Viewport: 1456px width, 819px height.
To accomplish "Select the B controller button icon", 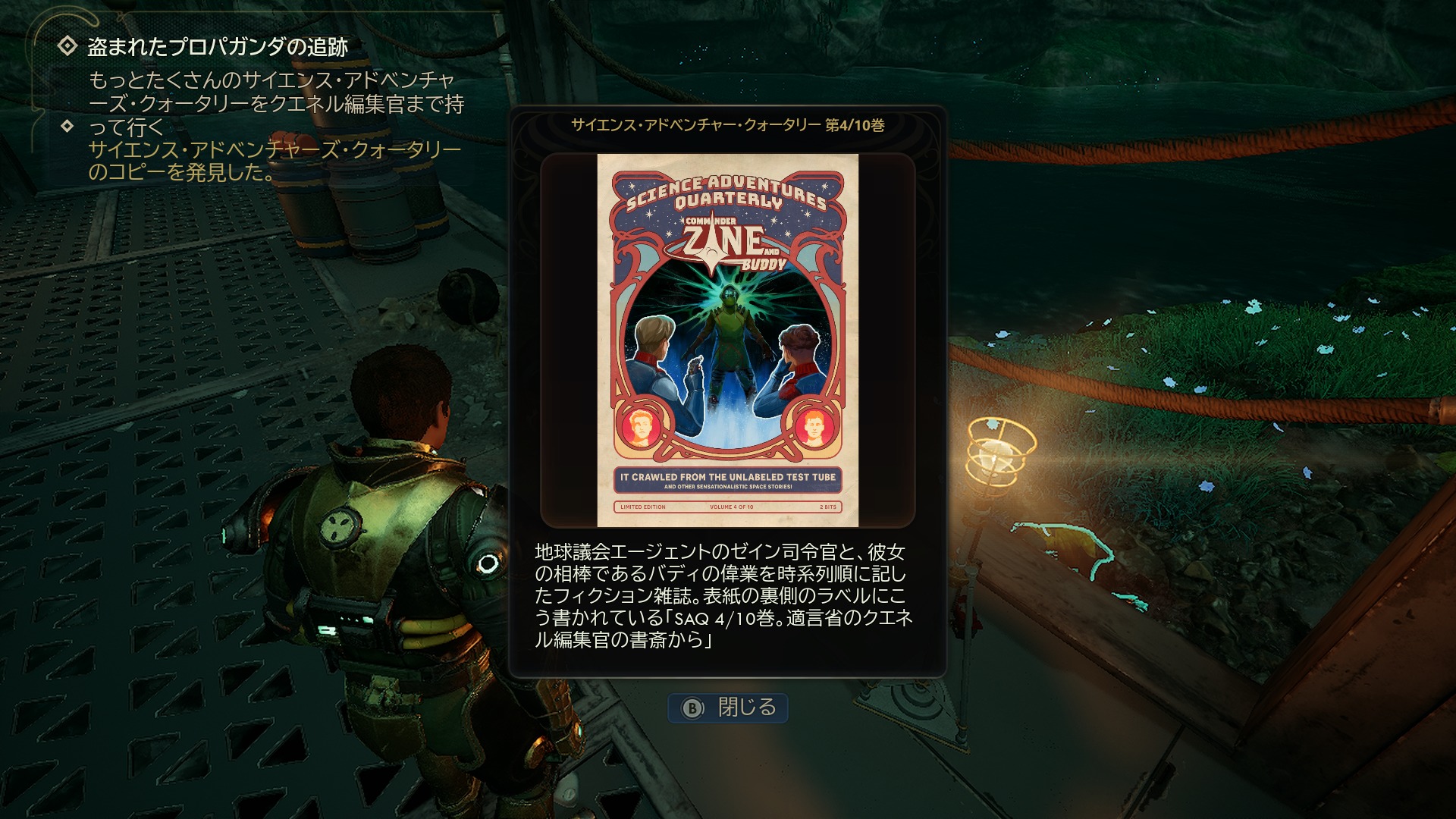I will point(692,708).
